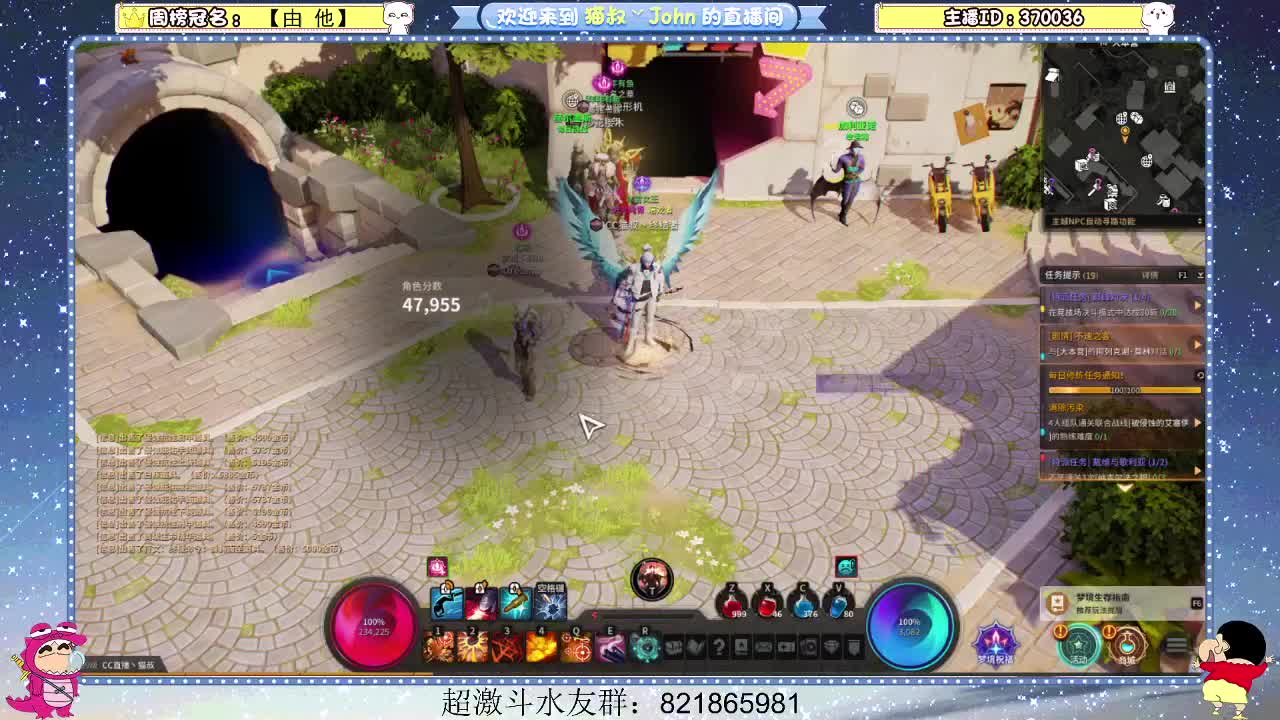Click the refresh toggle on 每日修炼任务通知
Image resolution: width=1280 pixels, height=720 pixels.
click(1200, 374)
